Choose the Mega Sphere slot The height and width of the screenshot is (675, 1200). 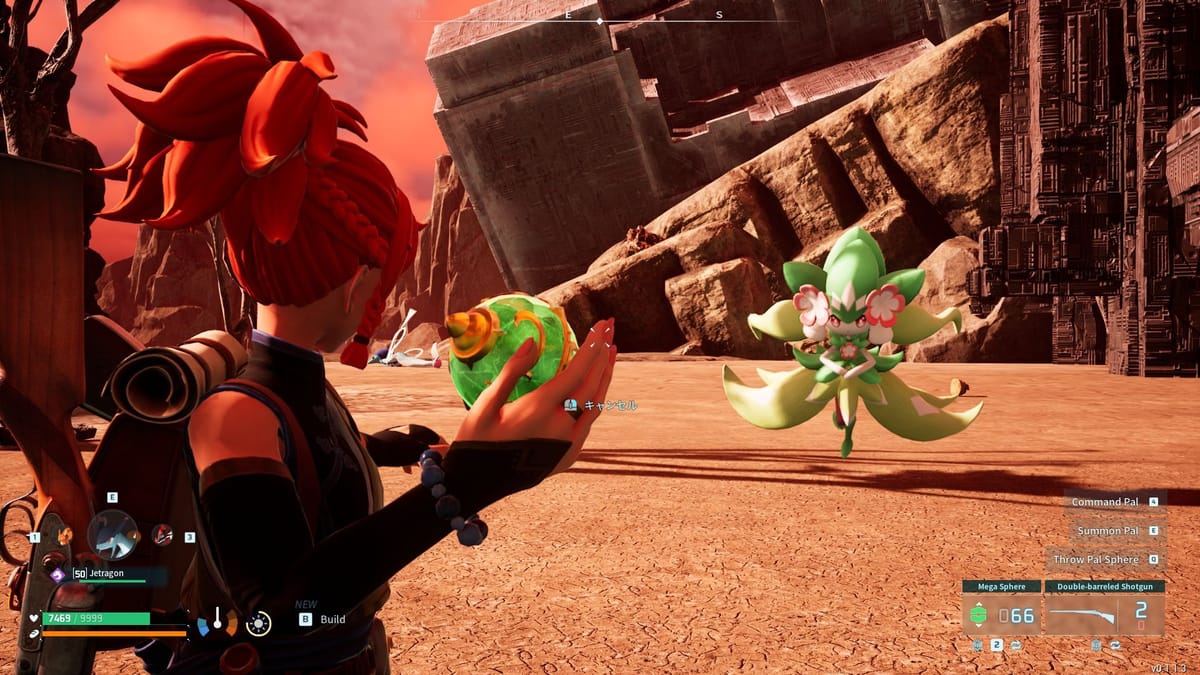1001,615
